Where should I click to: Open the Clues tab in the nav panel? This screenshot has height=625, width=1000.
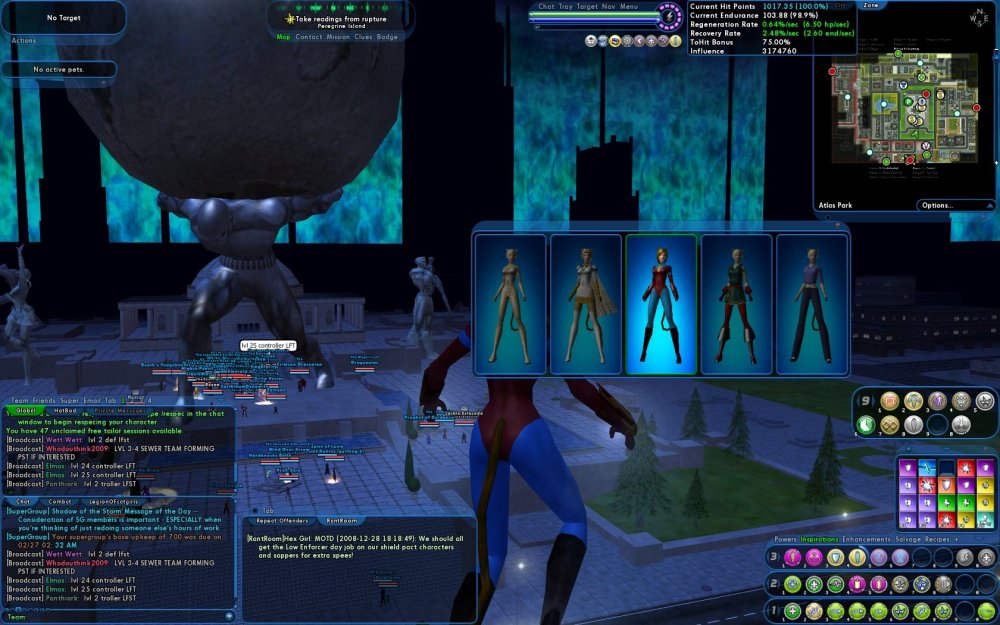pos(363,37)
